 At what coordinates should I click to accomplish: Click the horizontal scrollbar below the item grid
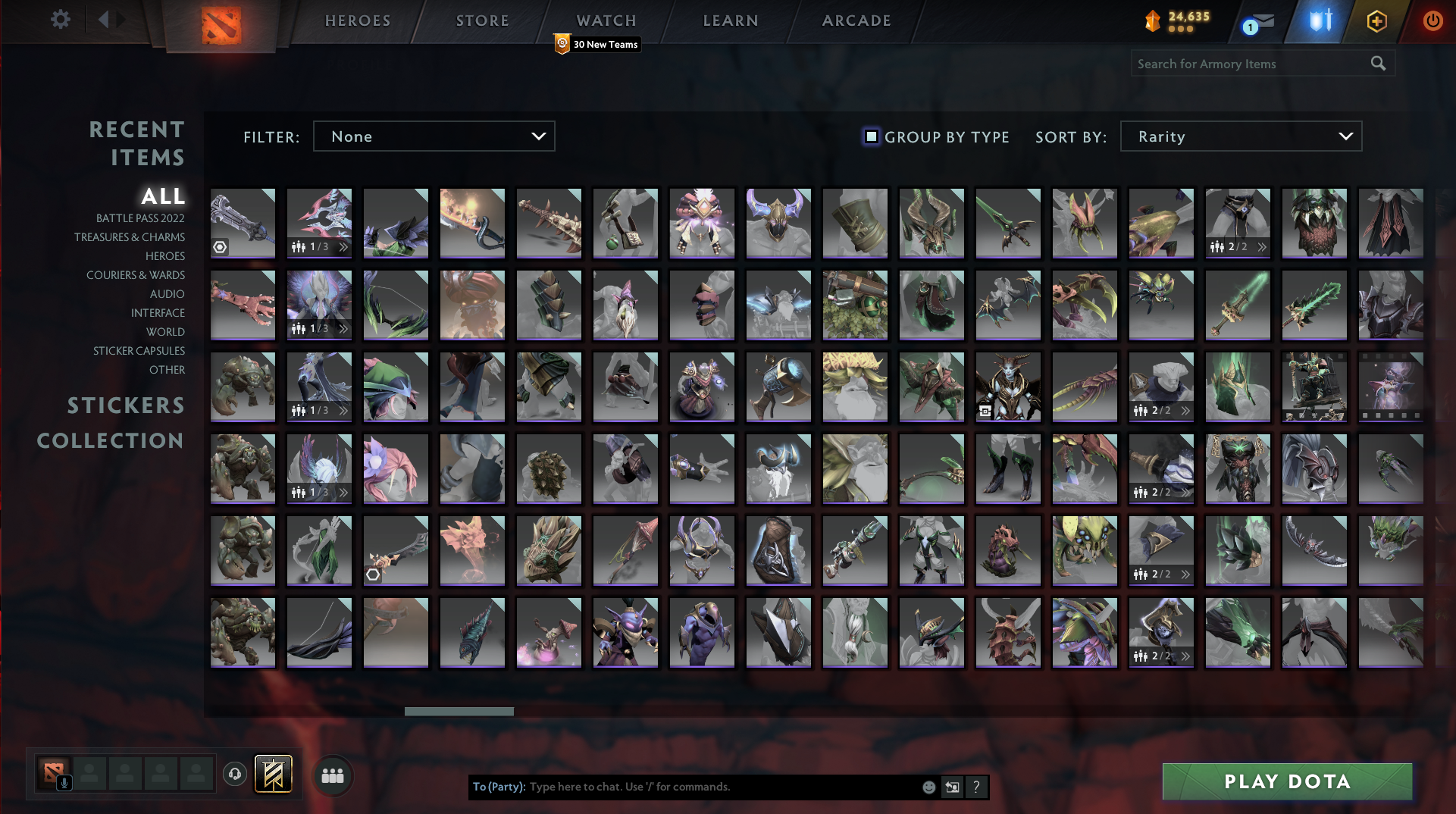tap(459, 712)
